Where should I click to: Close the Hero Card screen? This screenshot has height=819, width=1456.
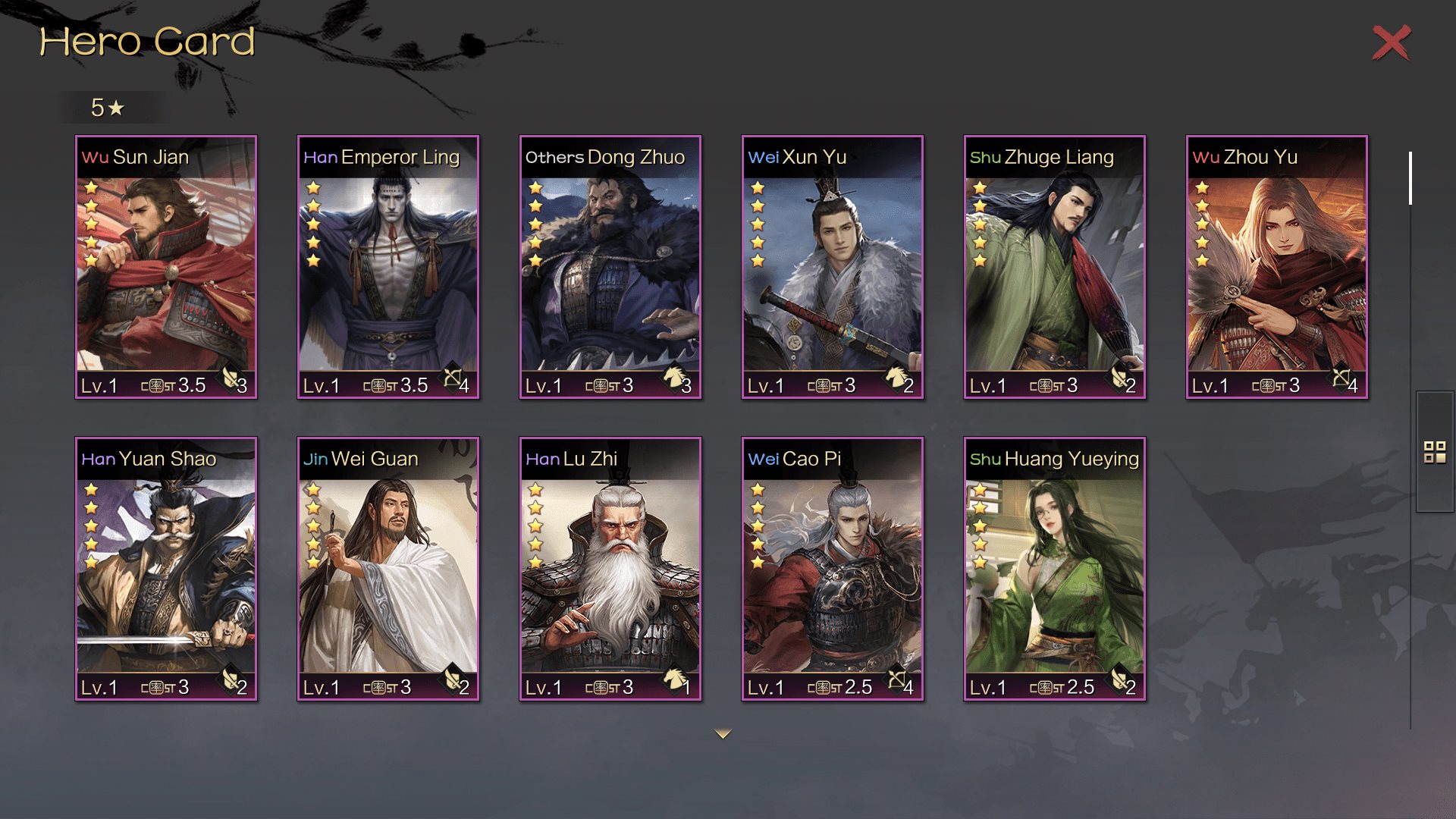(x=1391, y=42)
